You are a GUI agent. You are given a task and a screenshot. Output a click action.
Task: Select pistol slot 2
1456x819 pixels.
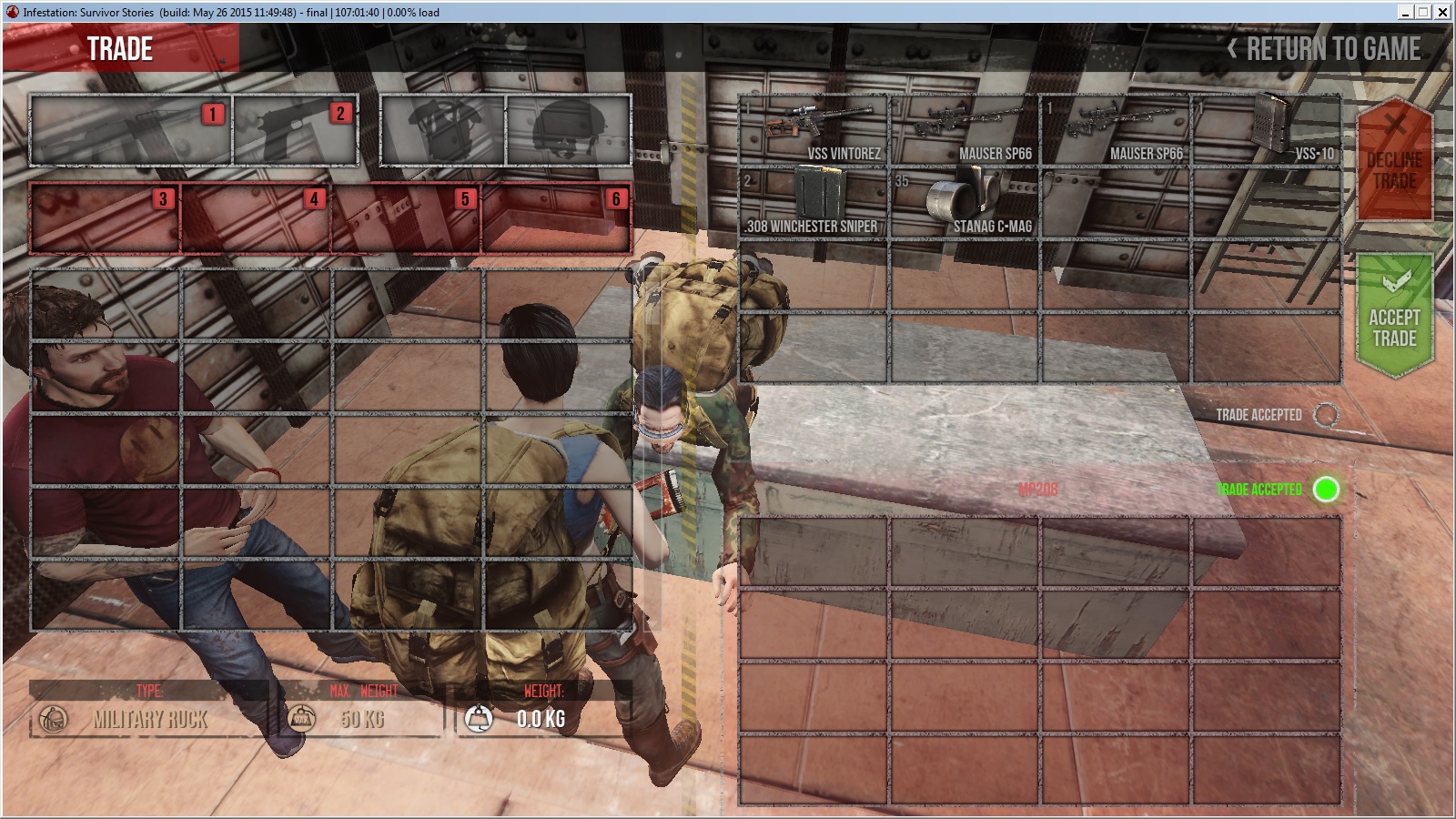[295, 129]
